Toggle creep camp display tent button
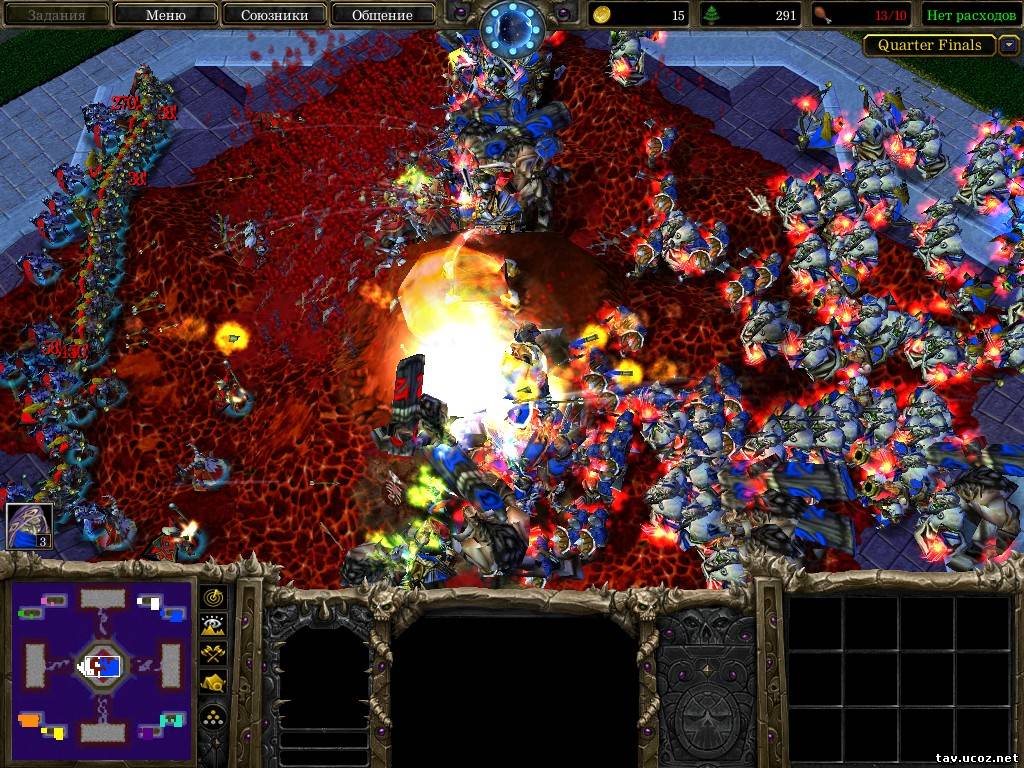 [x=214, y=683]
